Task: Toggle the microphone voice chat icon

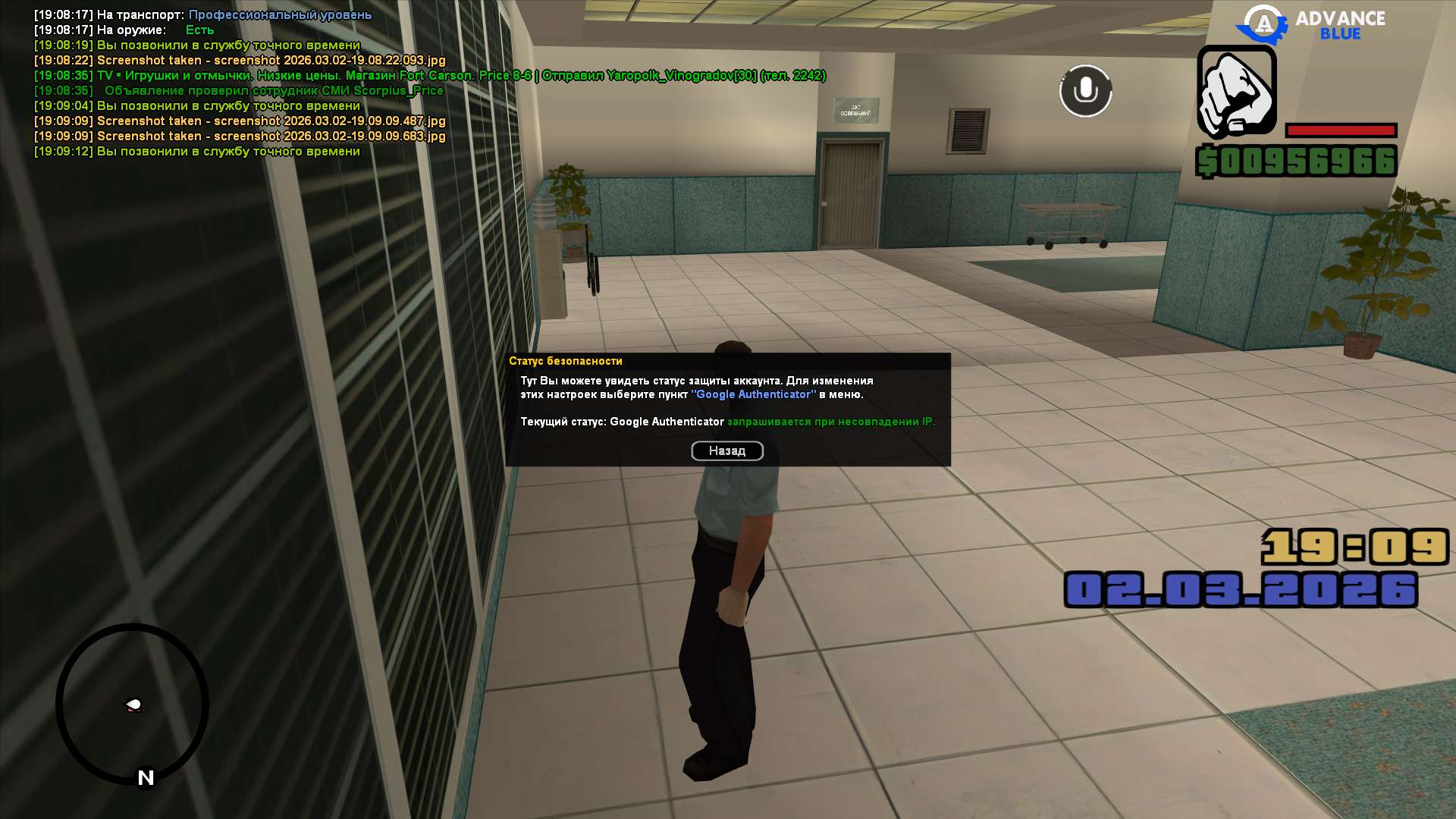Action: [1085, 91]
